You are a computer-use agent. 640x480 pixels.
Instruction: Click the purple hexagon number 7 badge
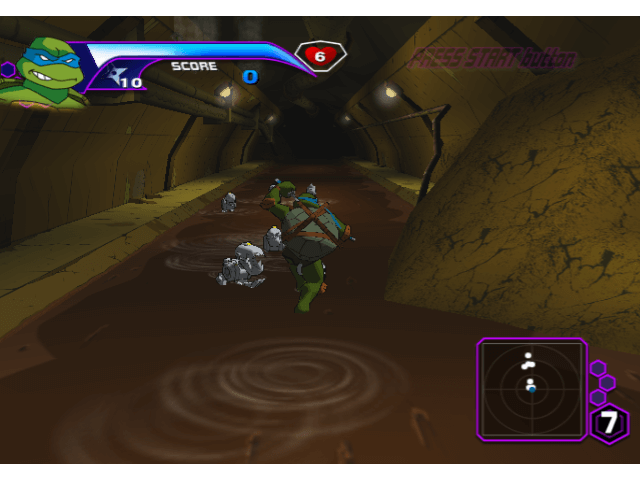(x=610, y=423)
